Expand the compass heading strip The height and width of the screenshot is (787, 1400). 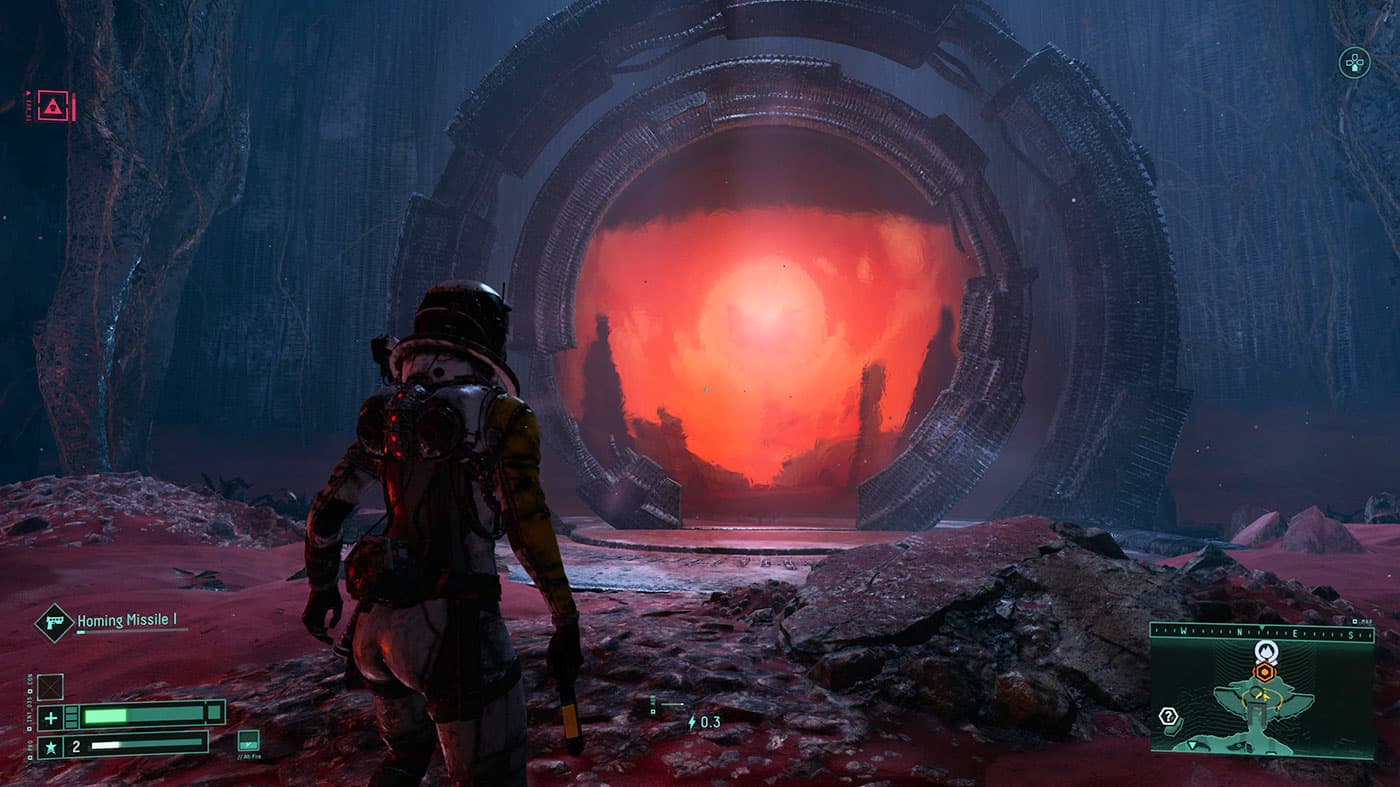(1261, 631)
